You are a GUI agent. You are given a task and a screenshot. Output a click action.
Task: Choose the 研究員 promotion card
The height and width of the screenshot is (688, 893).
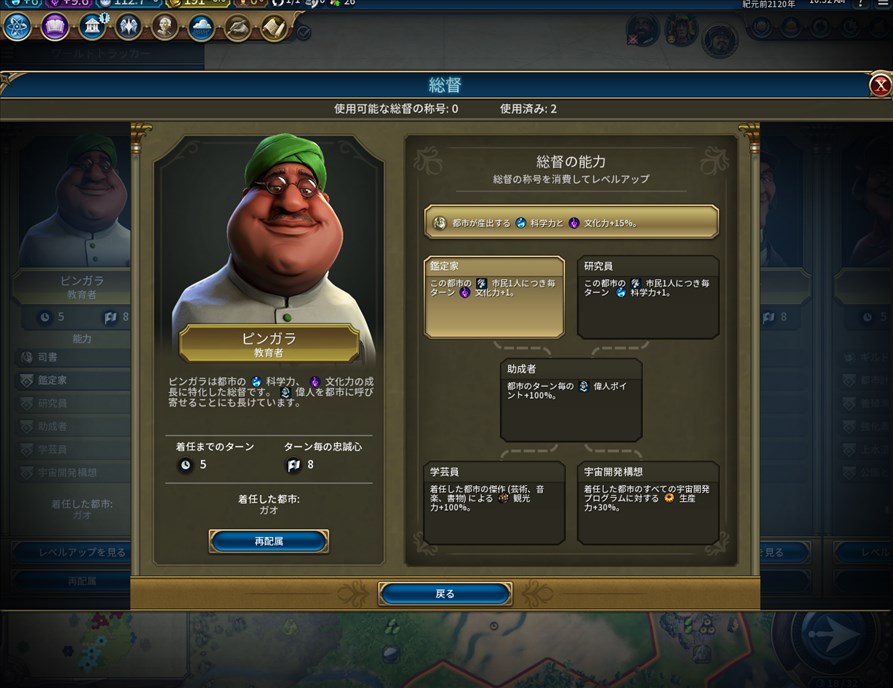tap(648, 297)
